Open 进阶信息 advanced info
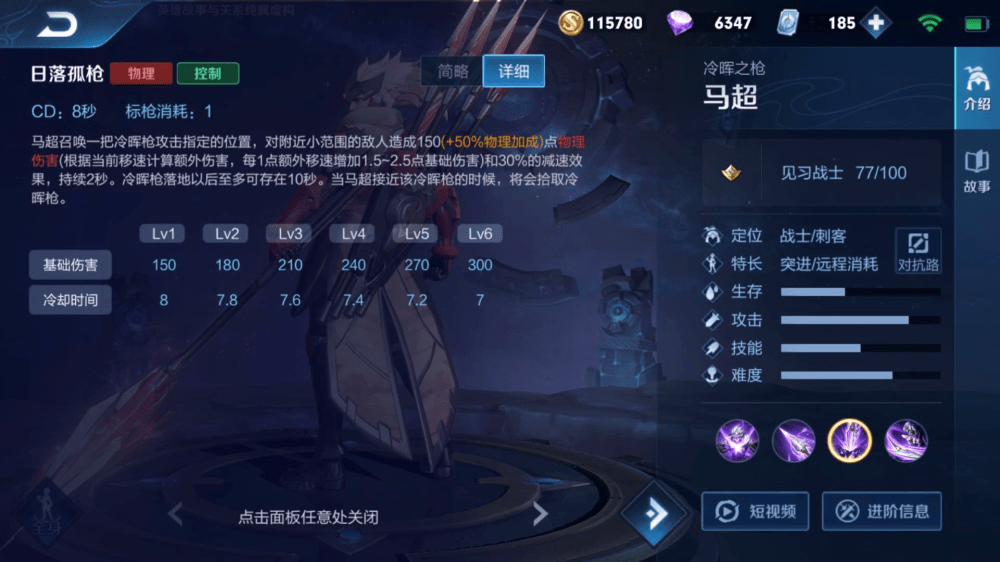This screenshot has width=1000, height=562. point(883,511)
